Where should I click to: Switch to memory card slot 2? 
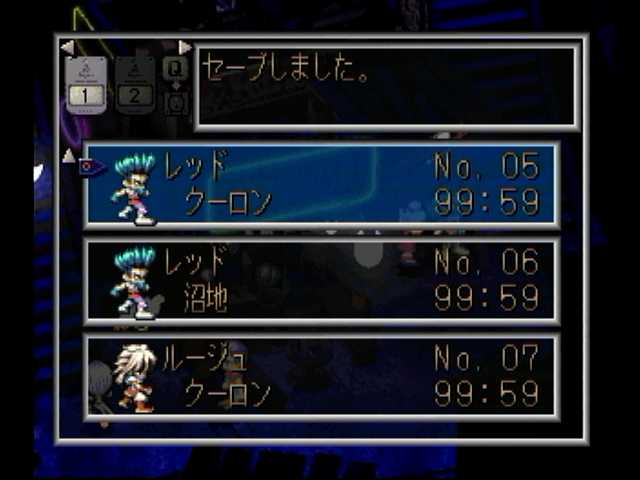pyautogui.click(x=135, y=84)
